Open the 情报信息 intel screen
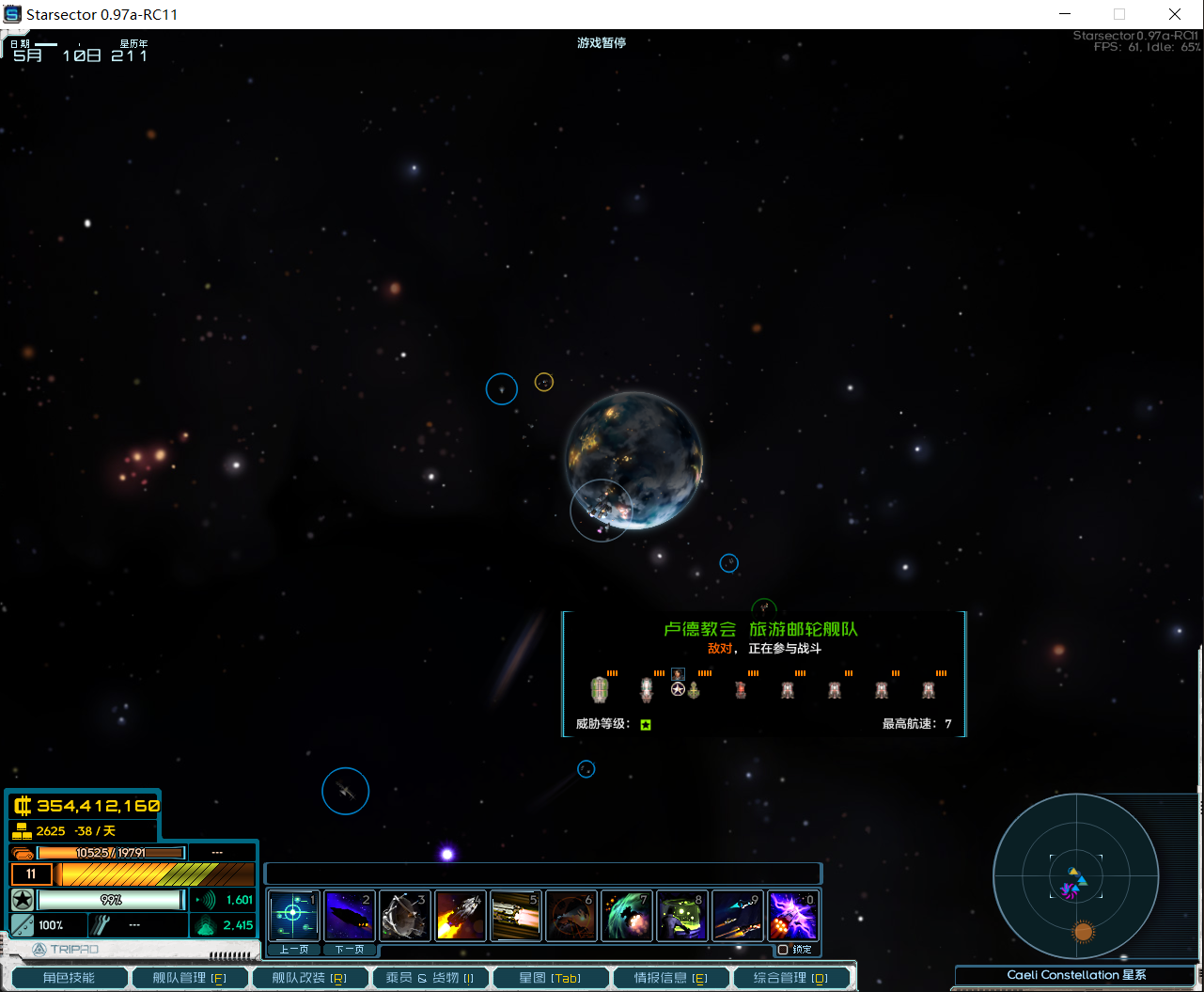1204x992 pixels. click(670, 978)
